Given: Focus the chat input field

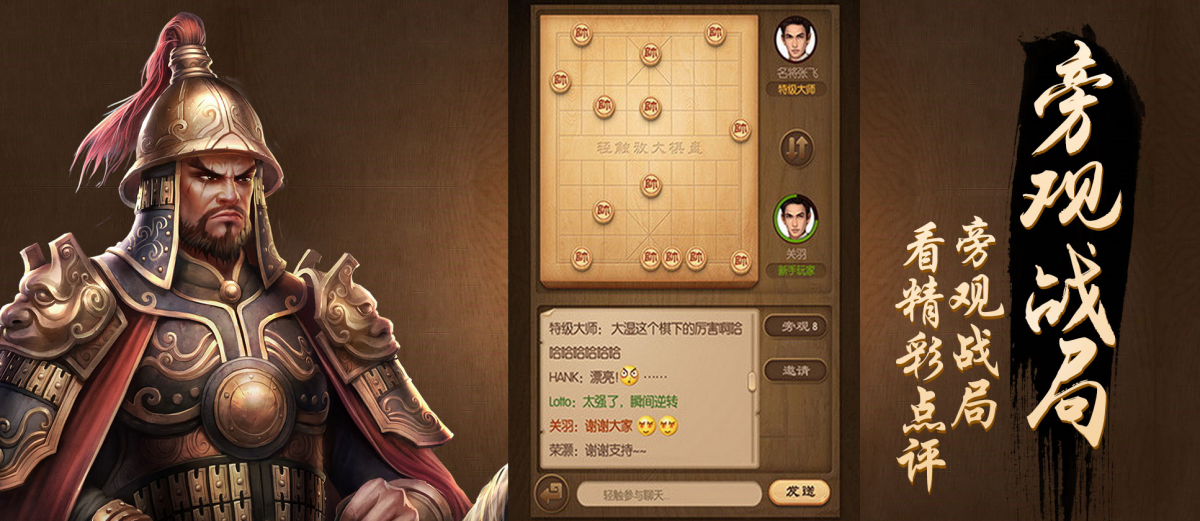Looking at the screenshot, I should [668, 494].
